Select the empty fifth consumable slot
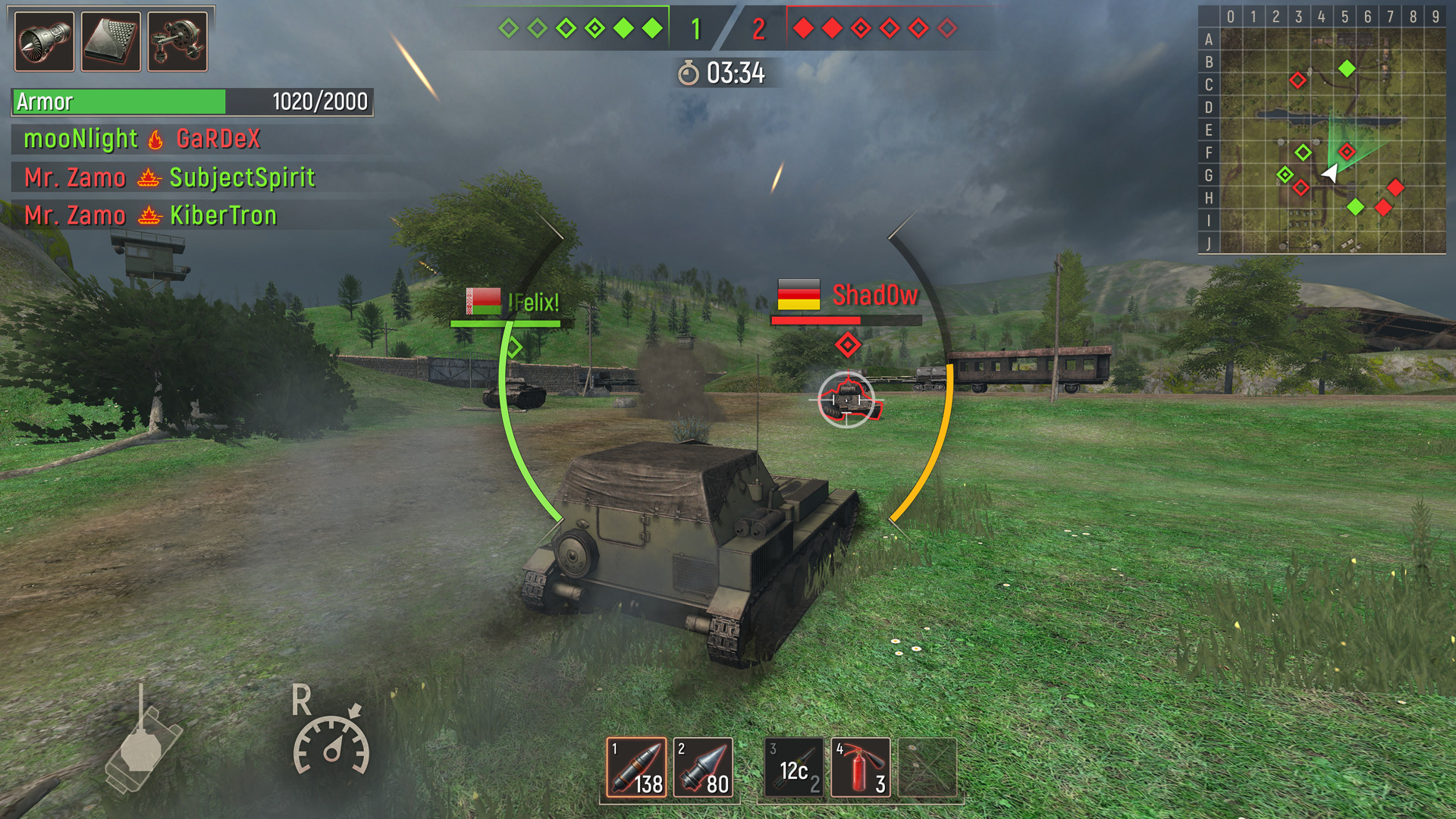This screenshot has width=1456, height=819. click(x=928, y=767)
